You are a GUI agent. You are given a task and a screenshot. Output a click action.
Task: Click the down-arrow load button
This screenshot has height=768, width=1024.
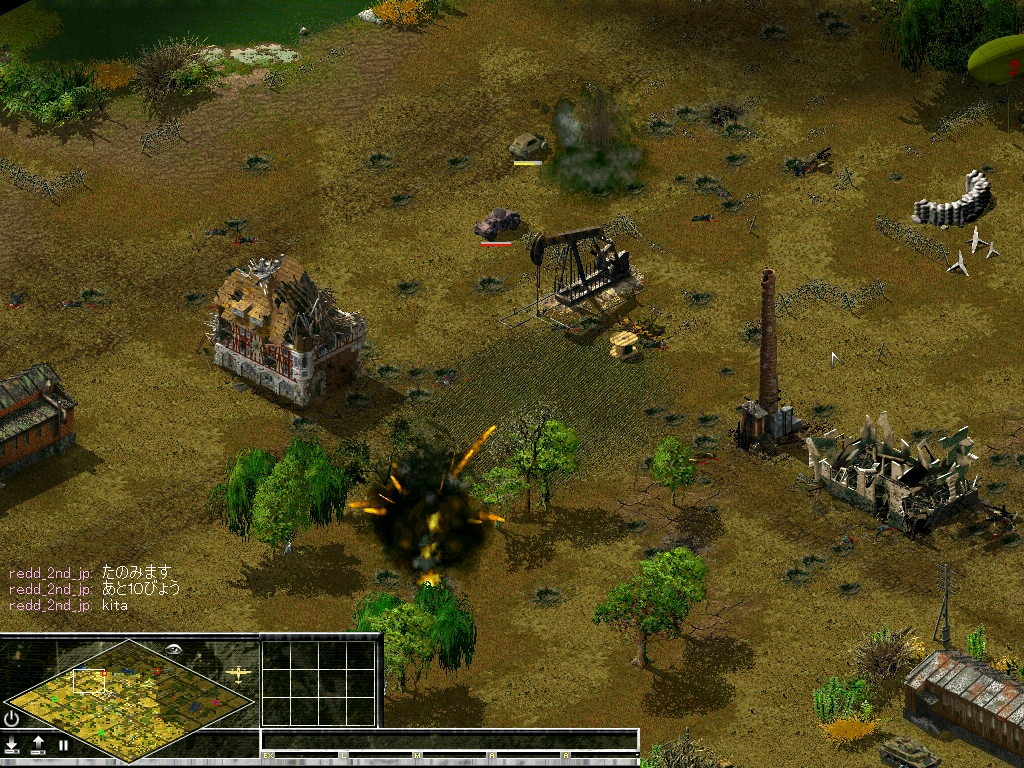(x=12, y=745)
